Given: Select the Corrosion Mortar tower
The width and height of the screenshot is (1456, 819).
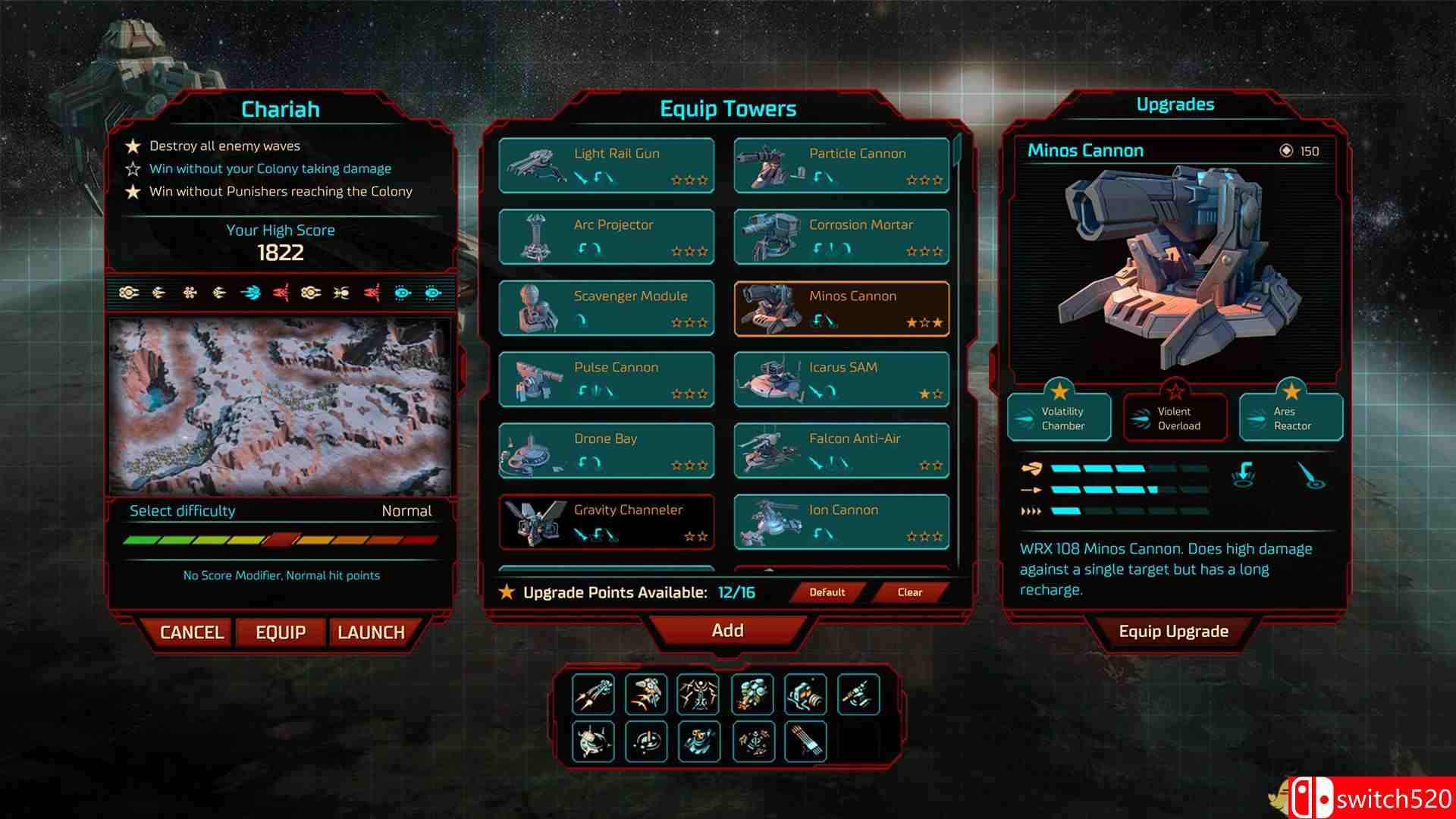Looking at the screenshot, I should tap(842, 237).
